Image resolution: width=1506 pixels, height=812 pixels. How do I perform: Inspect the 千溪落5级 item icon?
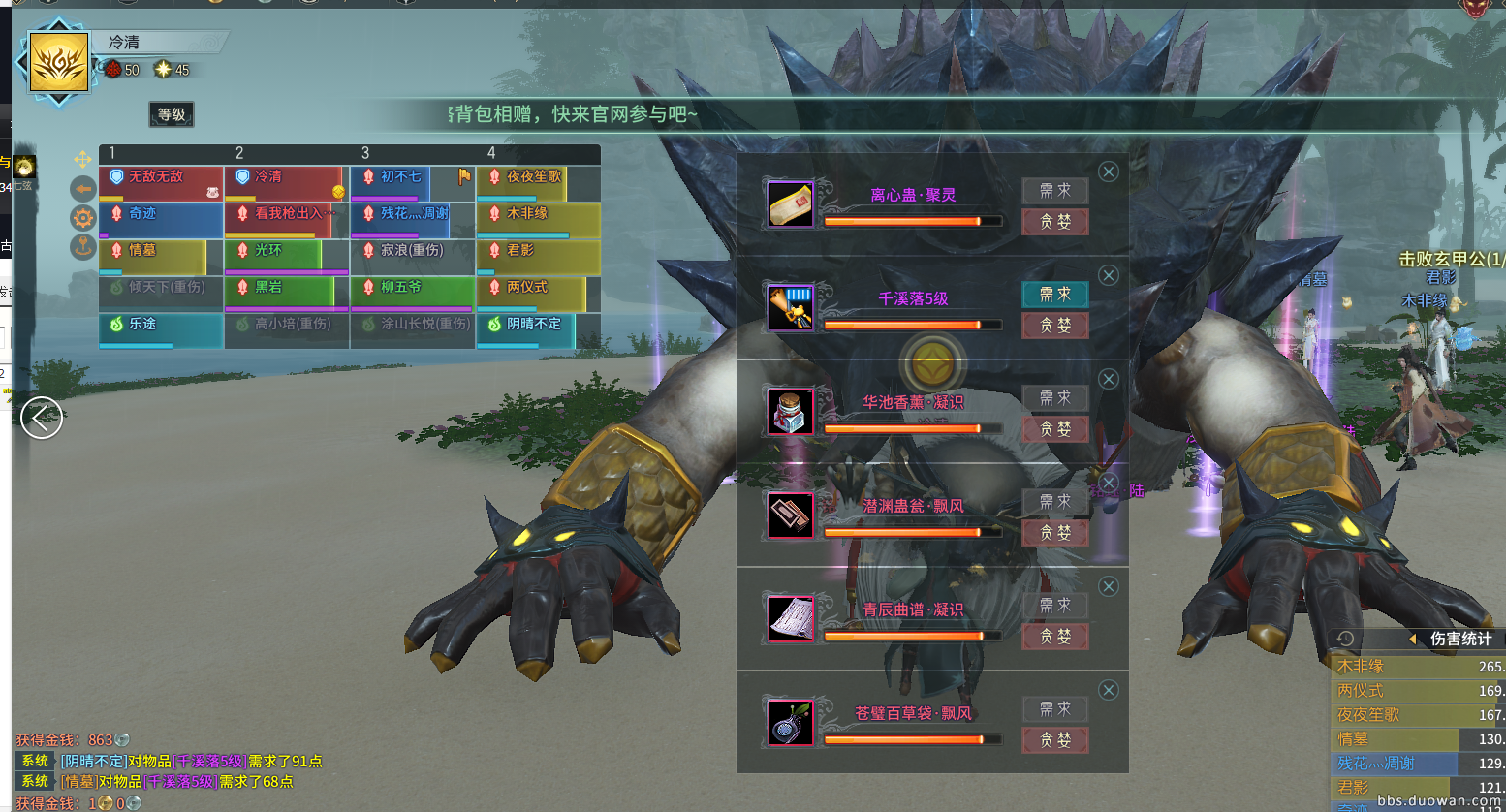(x=791, y=307)
